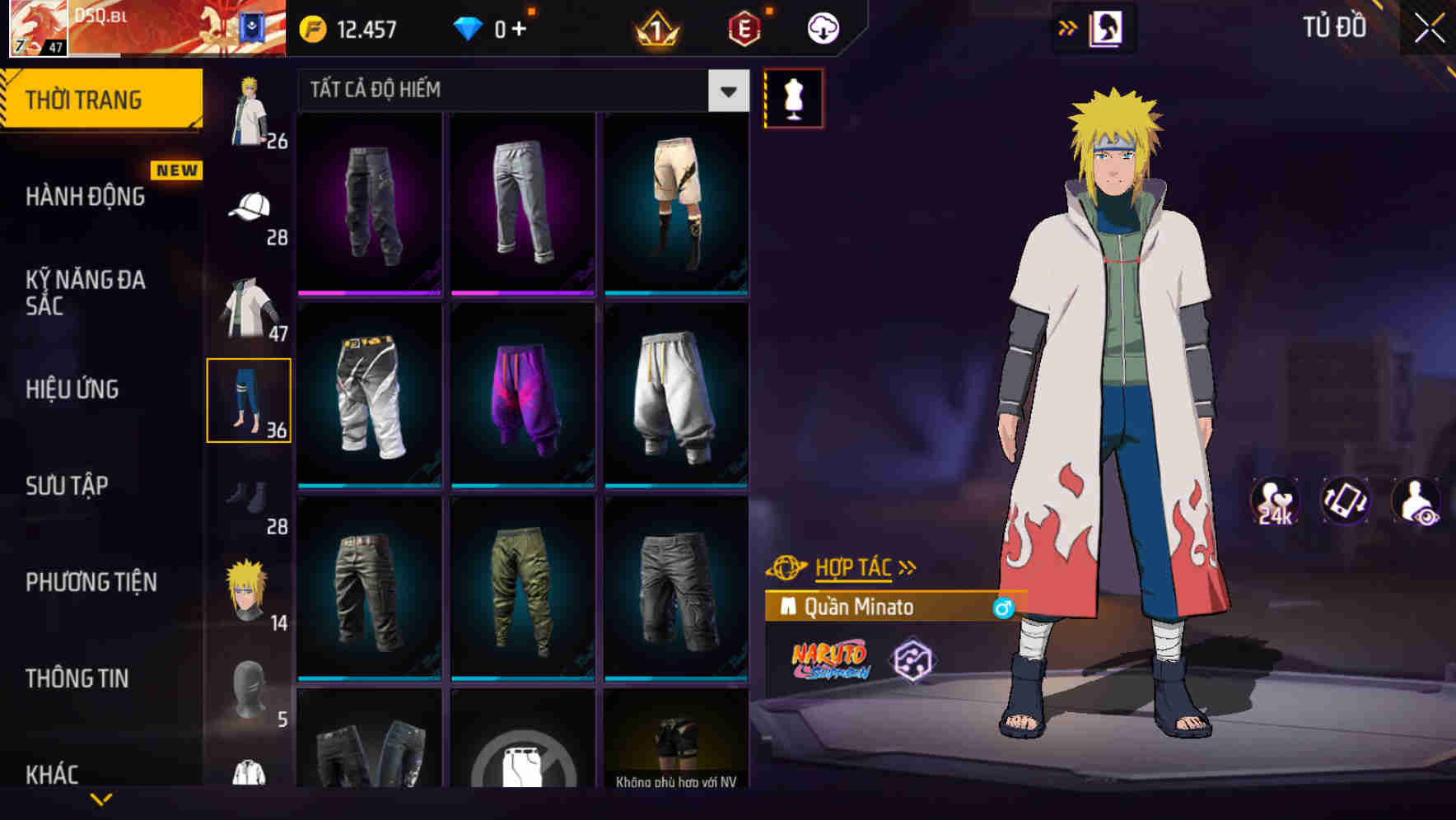Select the purple pants item thumbnail
1456x820 pixels.
(x=522, y=395)
